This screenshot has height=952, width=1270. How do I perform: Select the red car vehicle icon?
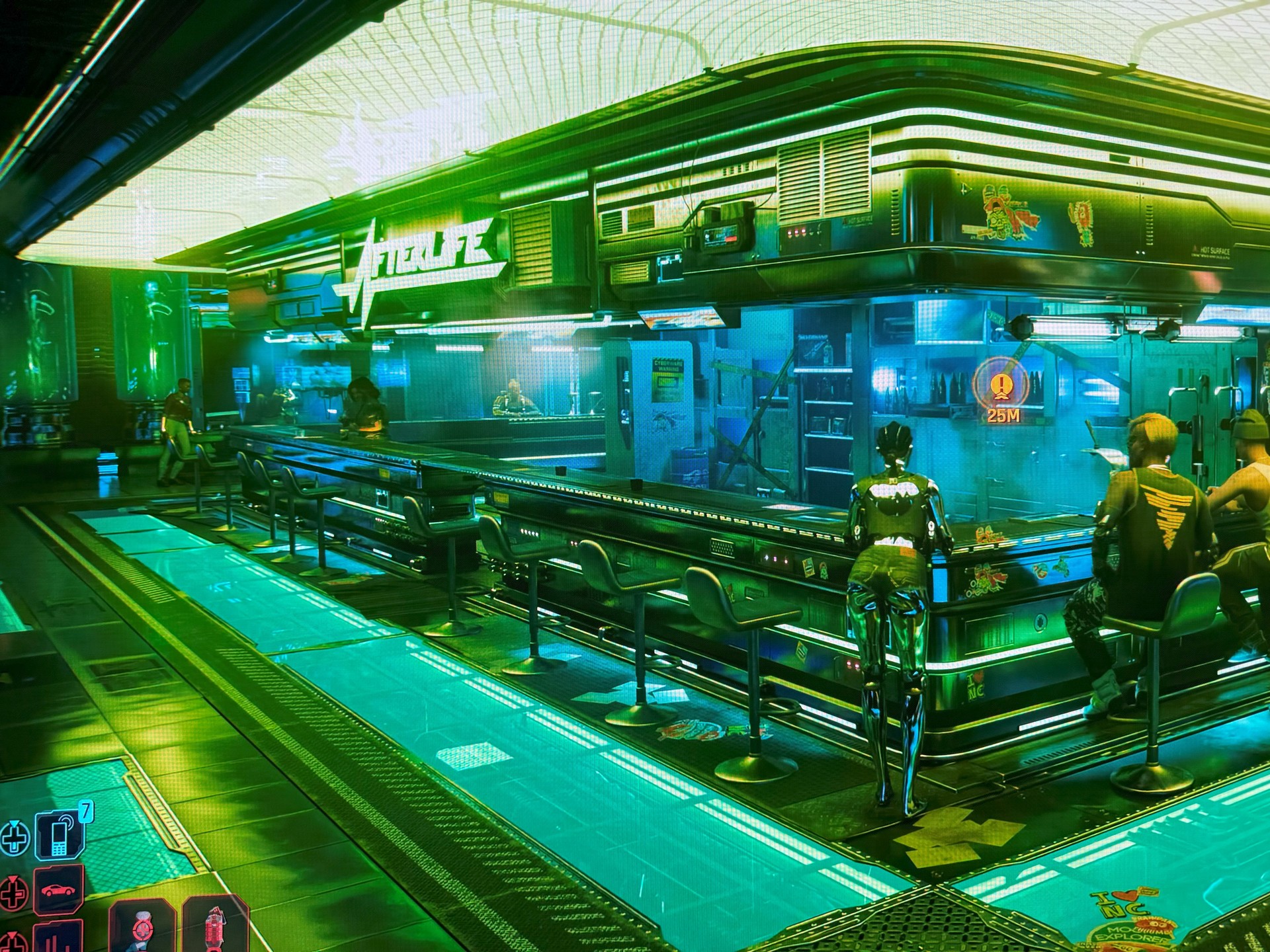59,890
